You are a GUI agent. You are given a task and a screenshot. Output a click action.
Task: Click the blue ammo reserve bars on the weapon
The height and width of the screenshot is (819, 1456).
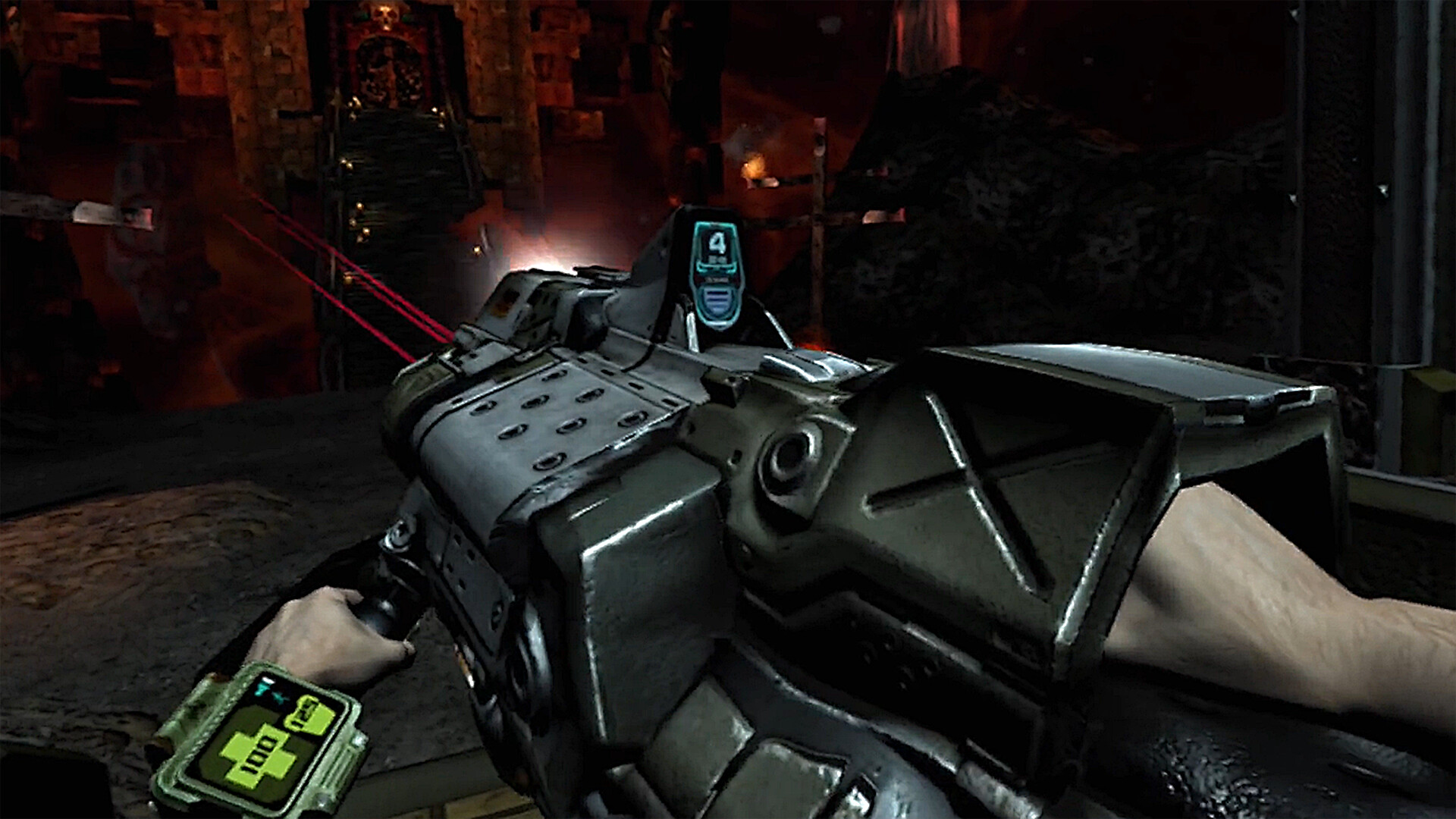tap(717, 300)
